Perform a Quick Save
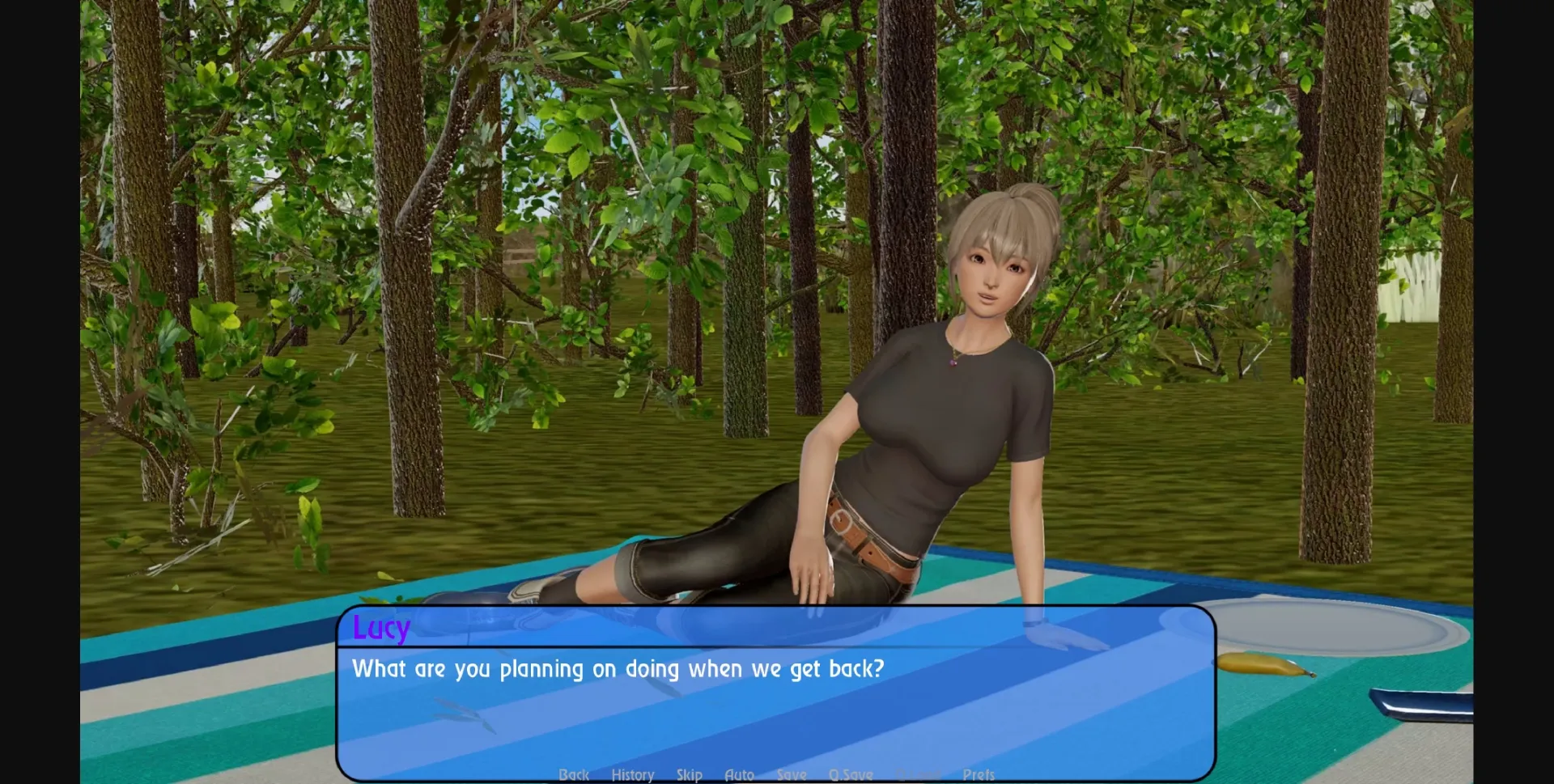The height and width of the screenshot is (784, 1554). click(851, 774)
